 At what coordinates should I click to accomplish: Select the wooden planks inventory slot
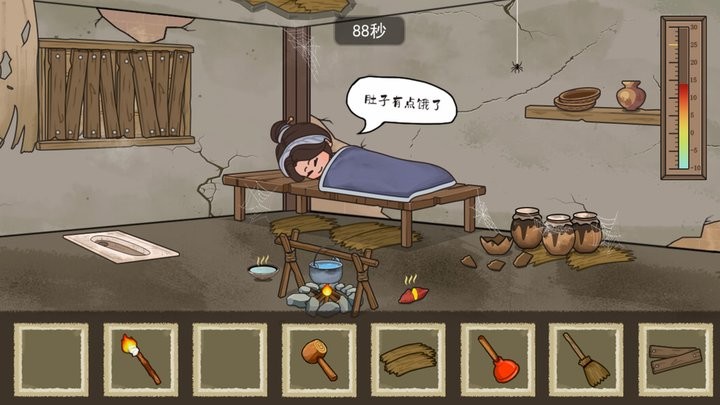point(675,359)
